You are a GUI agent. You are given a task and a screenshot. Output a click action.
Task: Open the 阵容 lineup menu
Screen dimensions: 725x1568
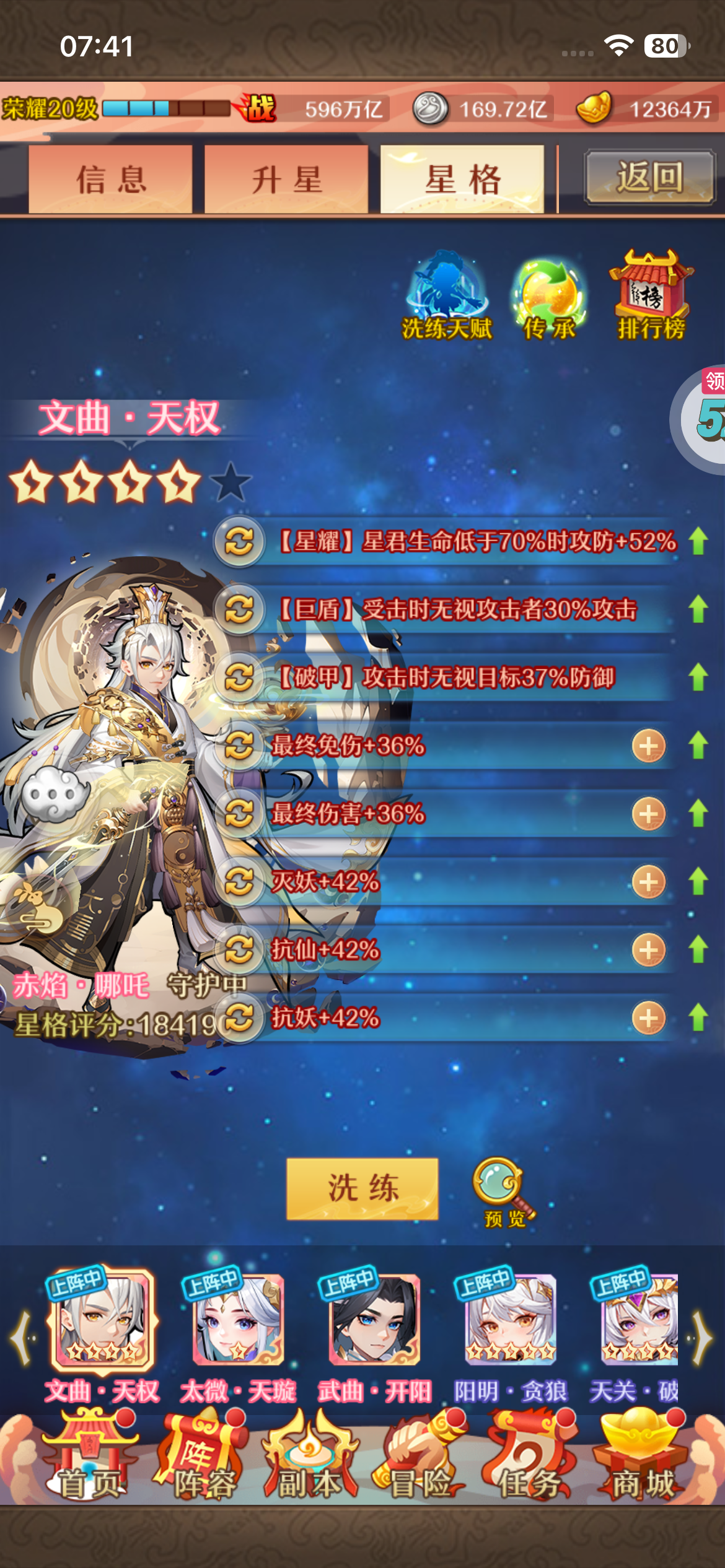[202, 1457]
